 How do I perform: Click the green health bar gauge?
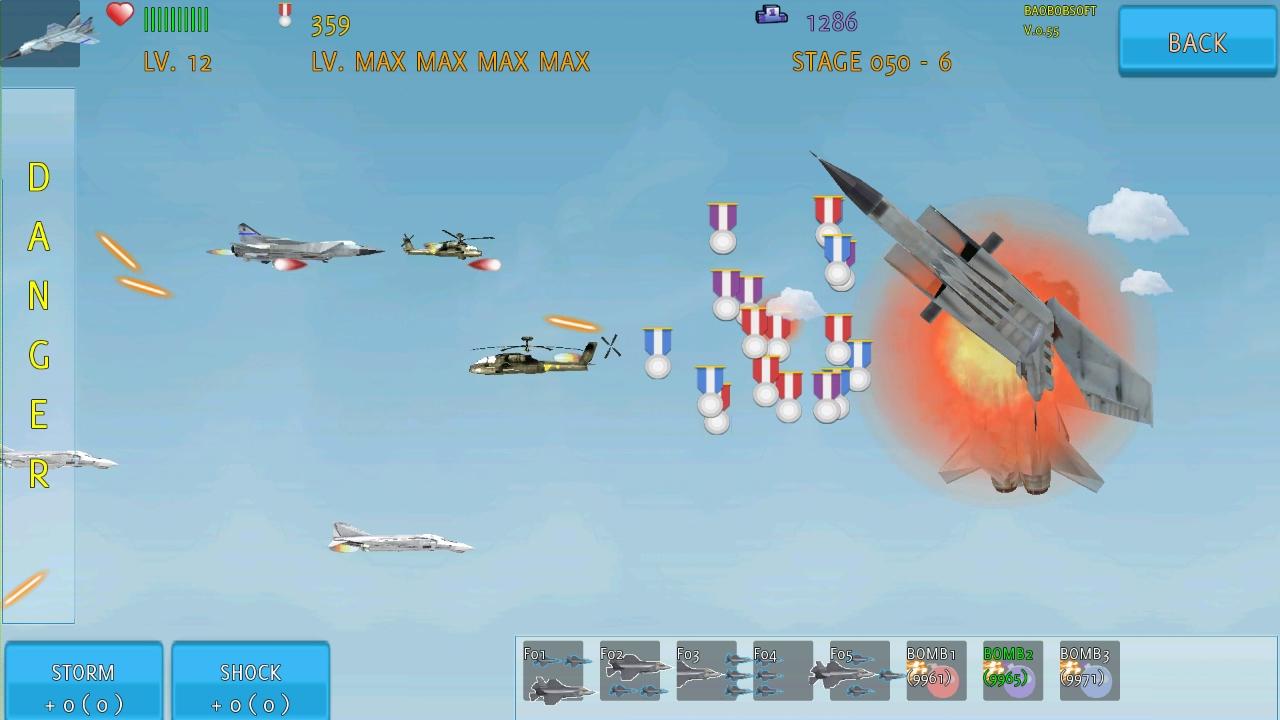(x=177, y=19)
